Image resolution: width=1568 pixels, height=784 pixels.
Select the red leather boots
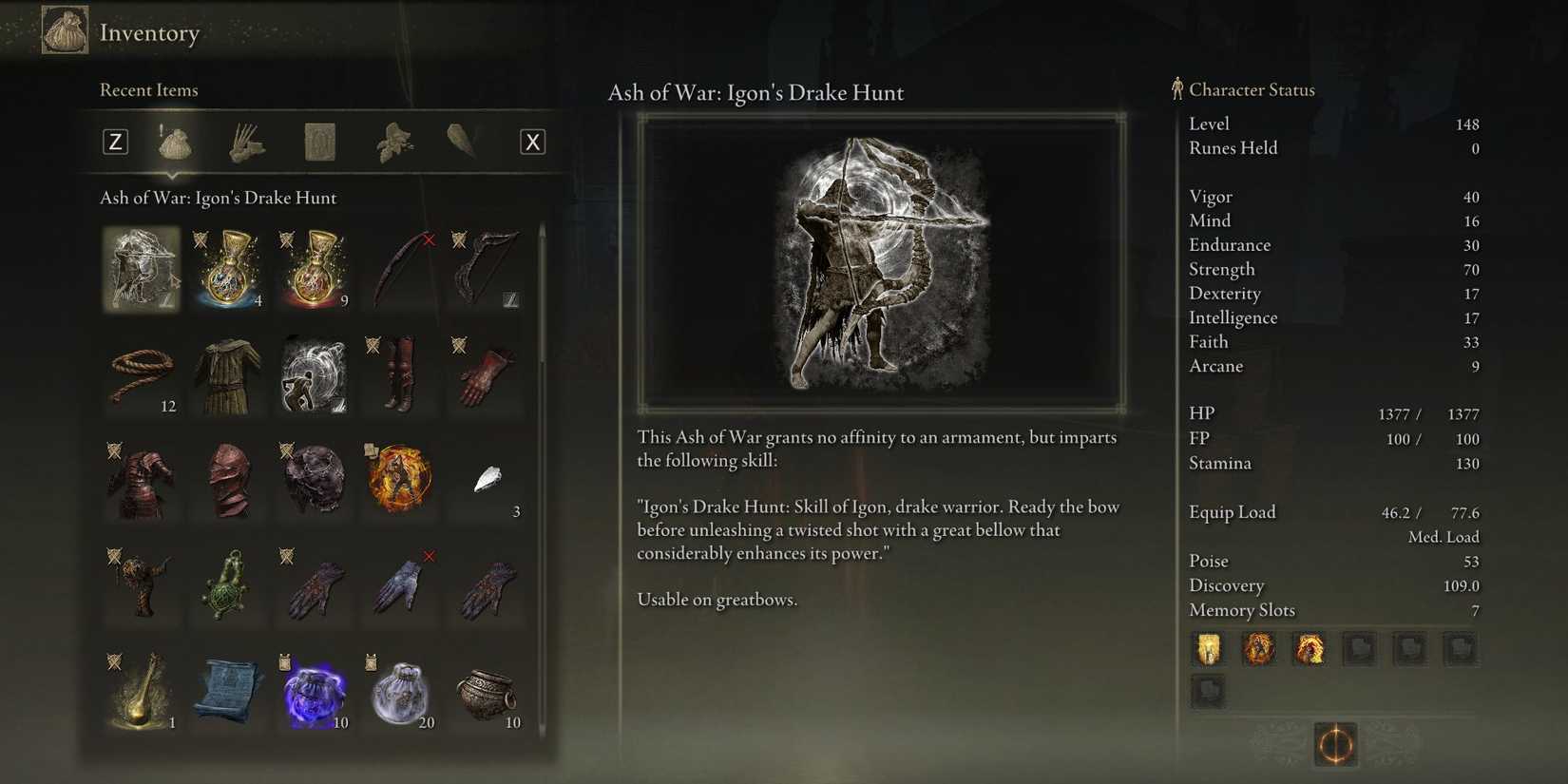pos(399,374)
